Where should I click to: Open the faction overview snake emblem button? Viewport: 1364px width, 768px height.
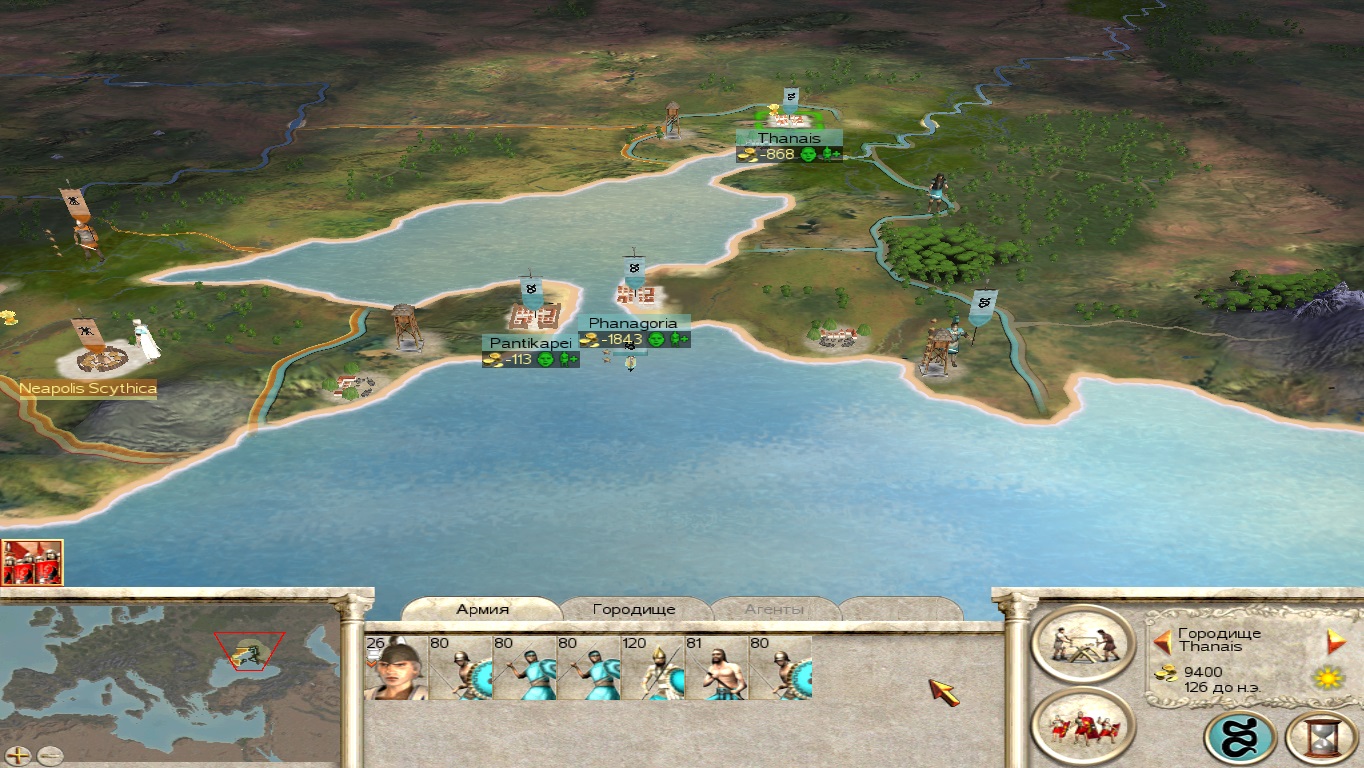point(1240,738)
